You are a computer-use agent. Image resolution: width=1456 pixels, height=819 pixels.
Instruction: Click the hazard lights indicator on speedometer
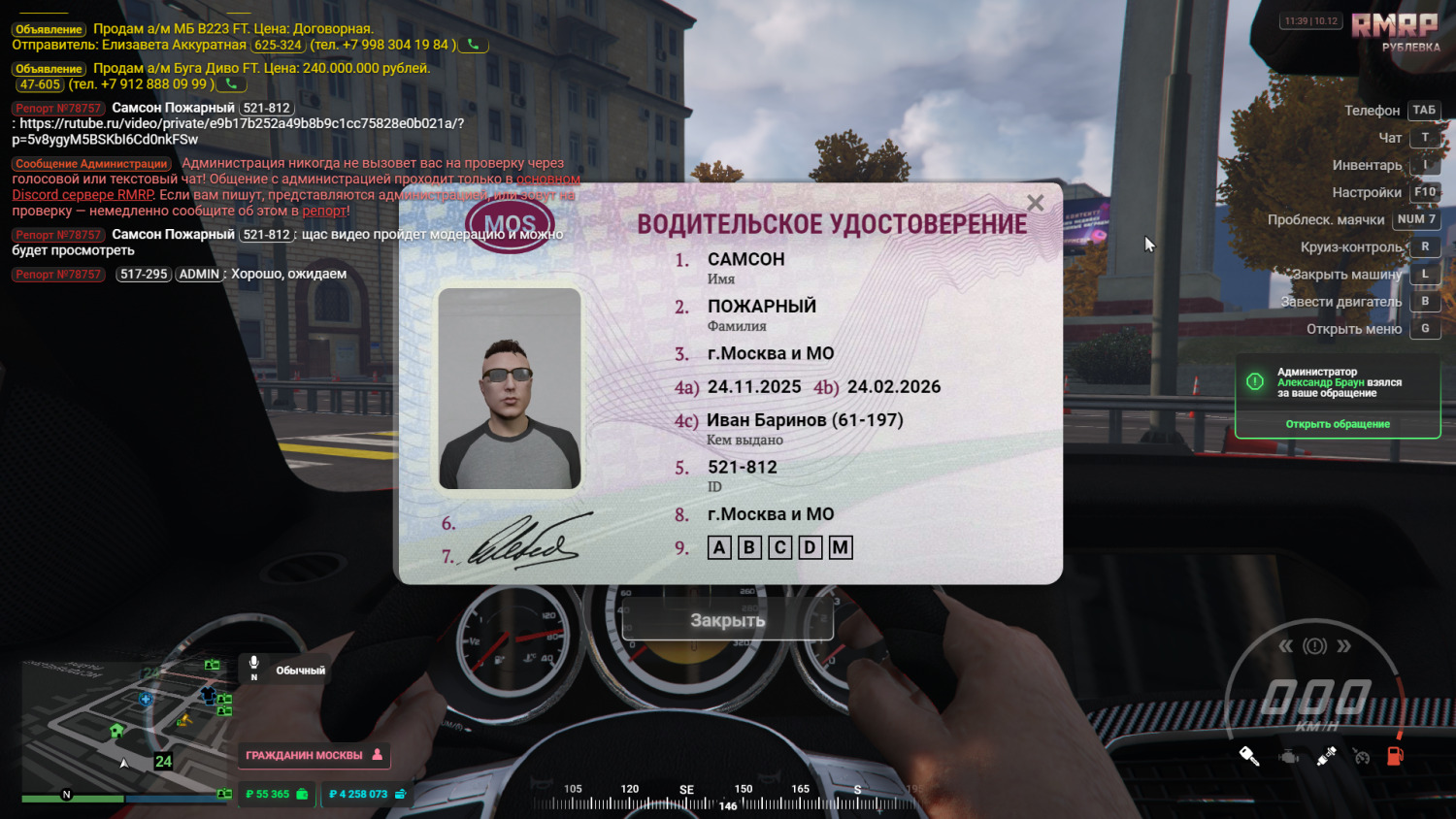[1314, 646]
